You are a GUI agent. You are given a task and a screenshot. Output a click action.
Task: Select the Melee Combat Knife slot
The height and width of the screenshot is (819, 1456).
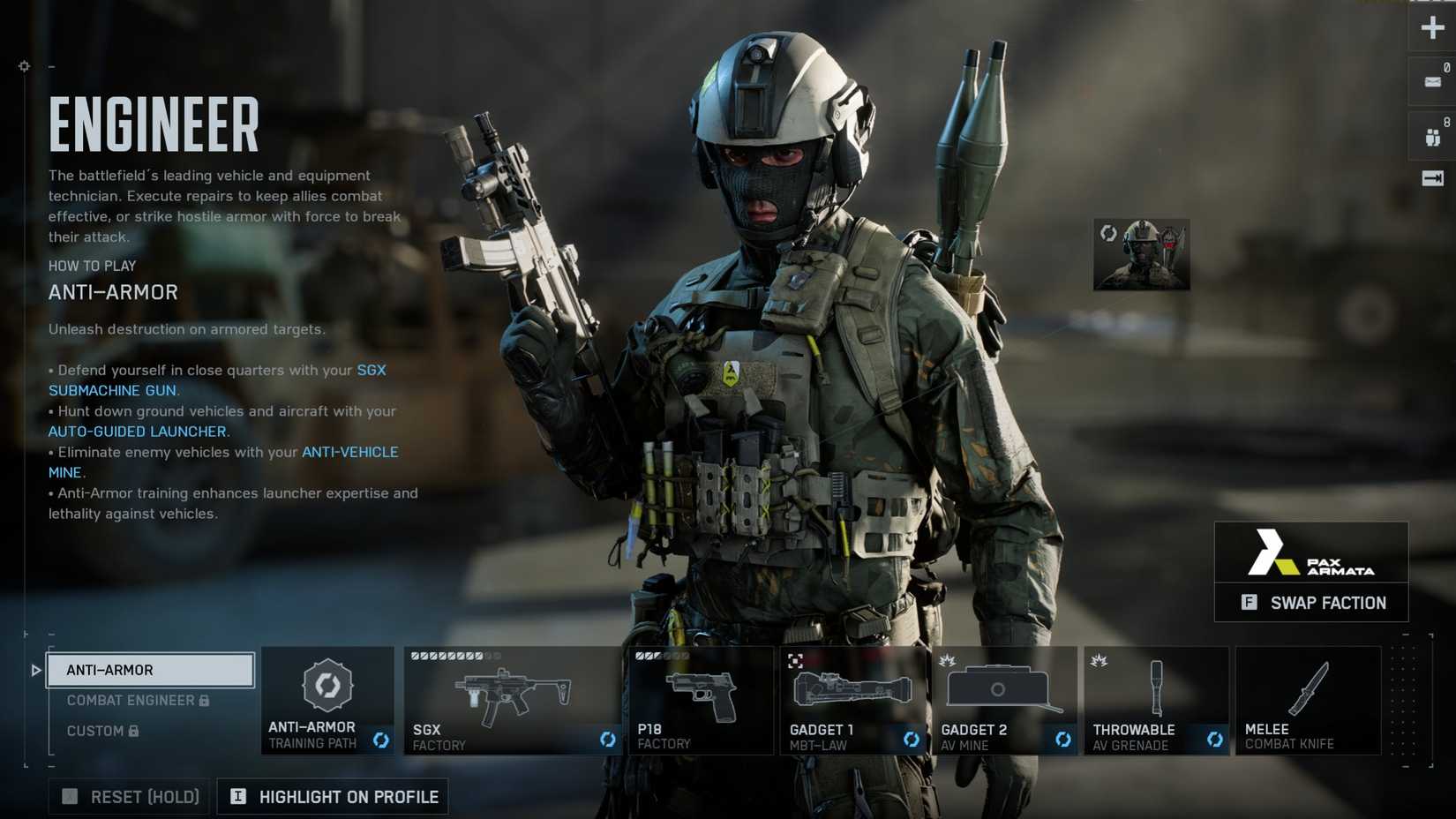tap(1308, 700)
